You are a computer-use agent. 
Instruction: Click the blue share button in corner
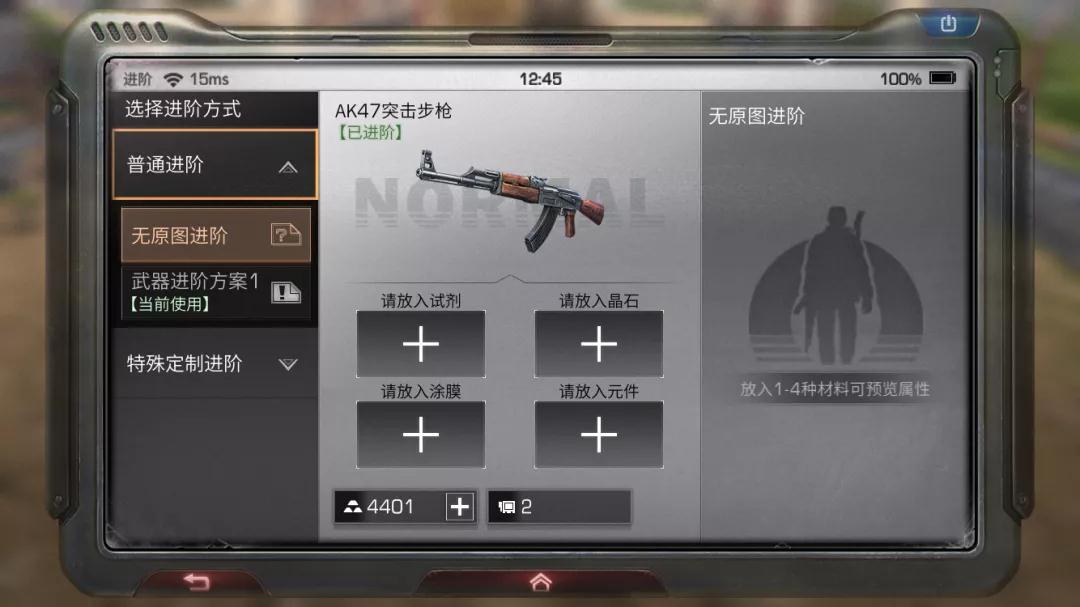coord(949,24)
